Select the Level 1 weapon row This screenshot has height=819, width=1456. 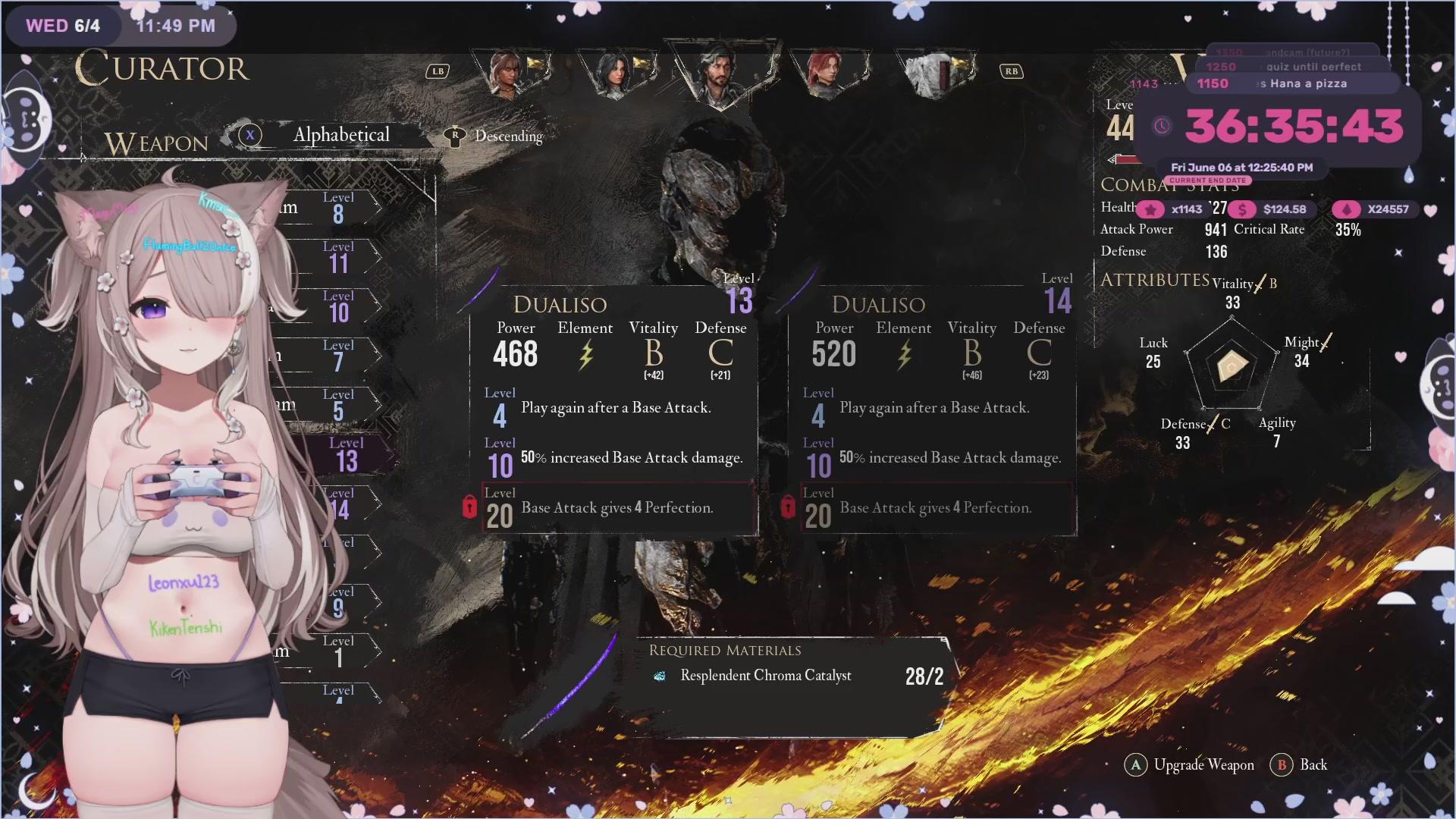click(338, 651)
